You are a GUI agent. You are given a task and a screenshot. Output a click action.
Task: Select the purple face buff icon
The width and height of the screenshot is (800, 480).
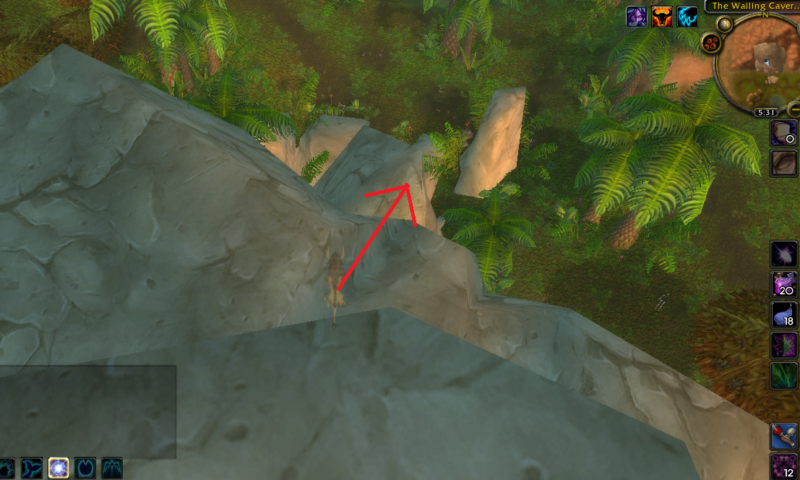click(636, 17)
